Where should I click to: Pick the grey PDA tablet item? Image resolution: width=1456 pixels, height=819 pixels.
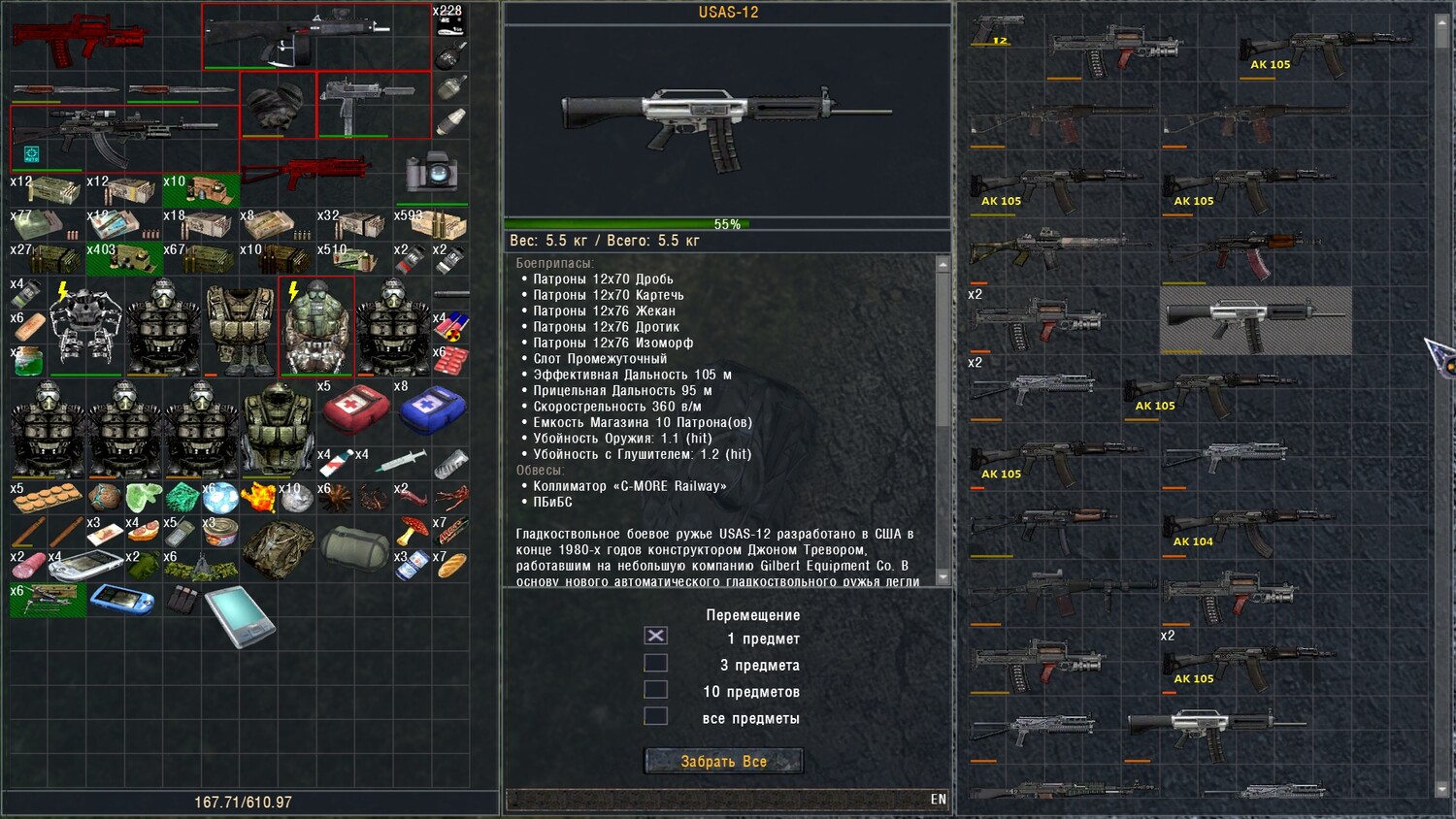tap(239, 615)
